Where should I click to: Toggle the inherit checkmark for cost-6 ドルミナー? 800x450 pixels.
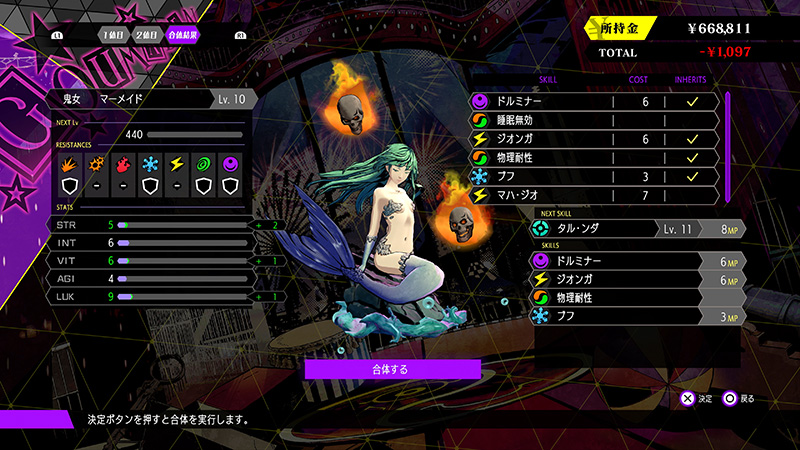tap(691, 101)
